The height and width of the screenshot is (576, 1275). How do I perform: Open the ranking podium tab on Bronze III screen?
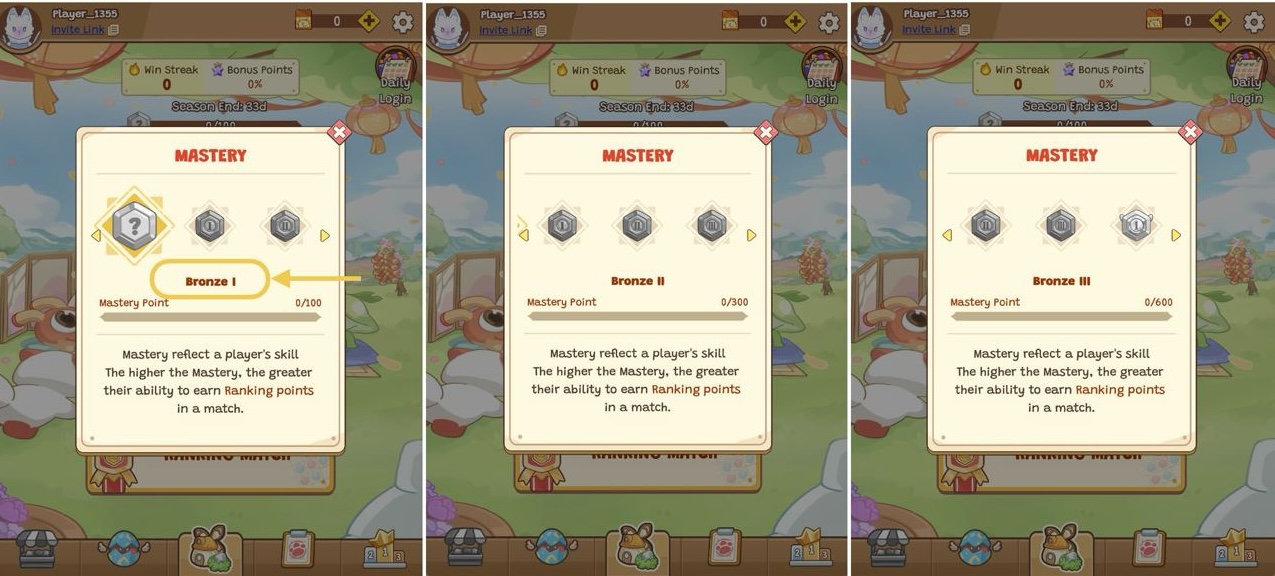click(1233, 549)
